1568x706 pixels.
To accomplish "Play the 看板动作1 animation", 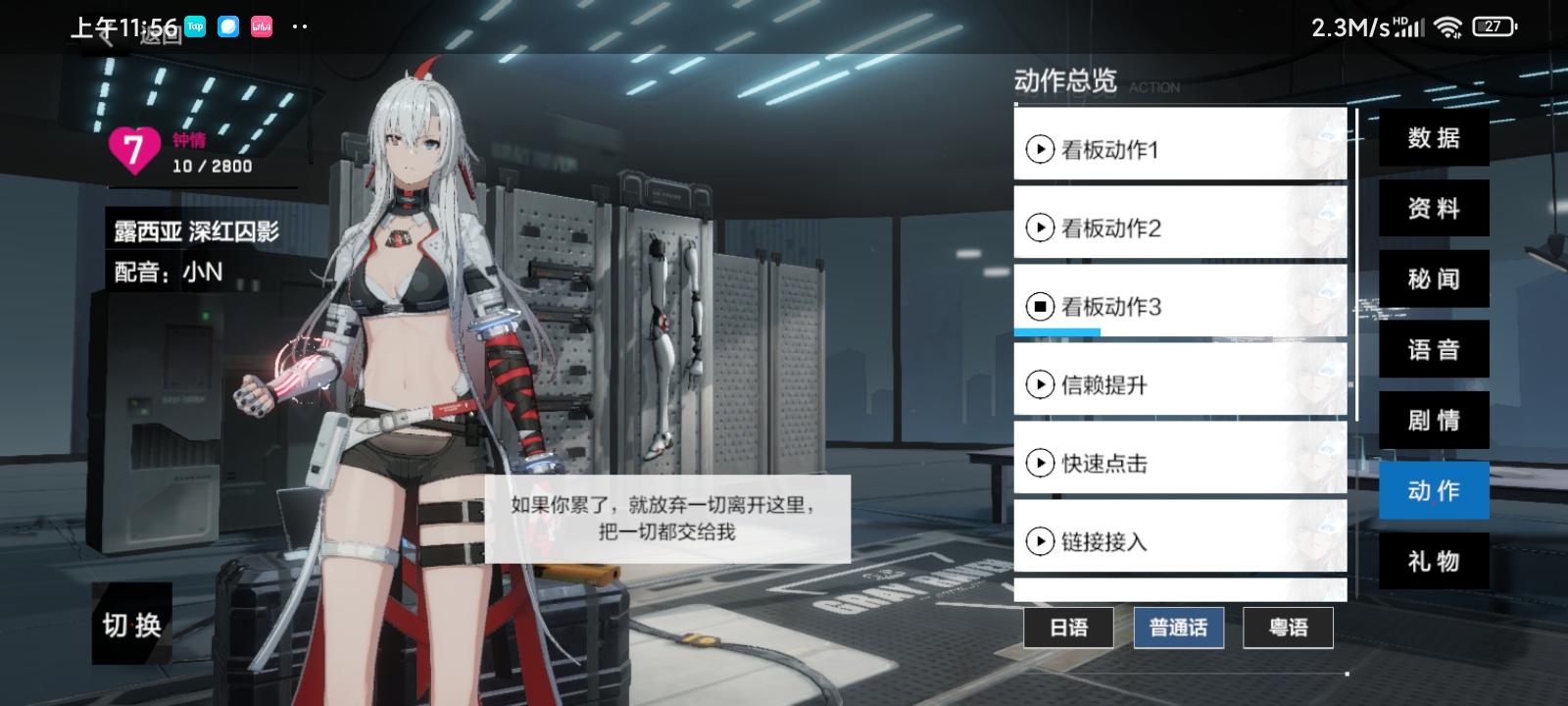I will coord(1039,150).
